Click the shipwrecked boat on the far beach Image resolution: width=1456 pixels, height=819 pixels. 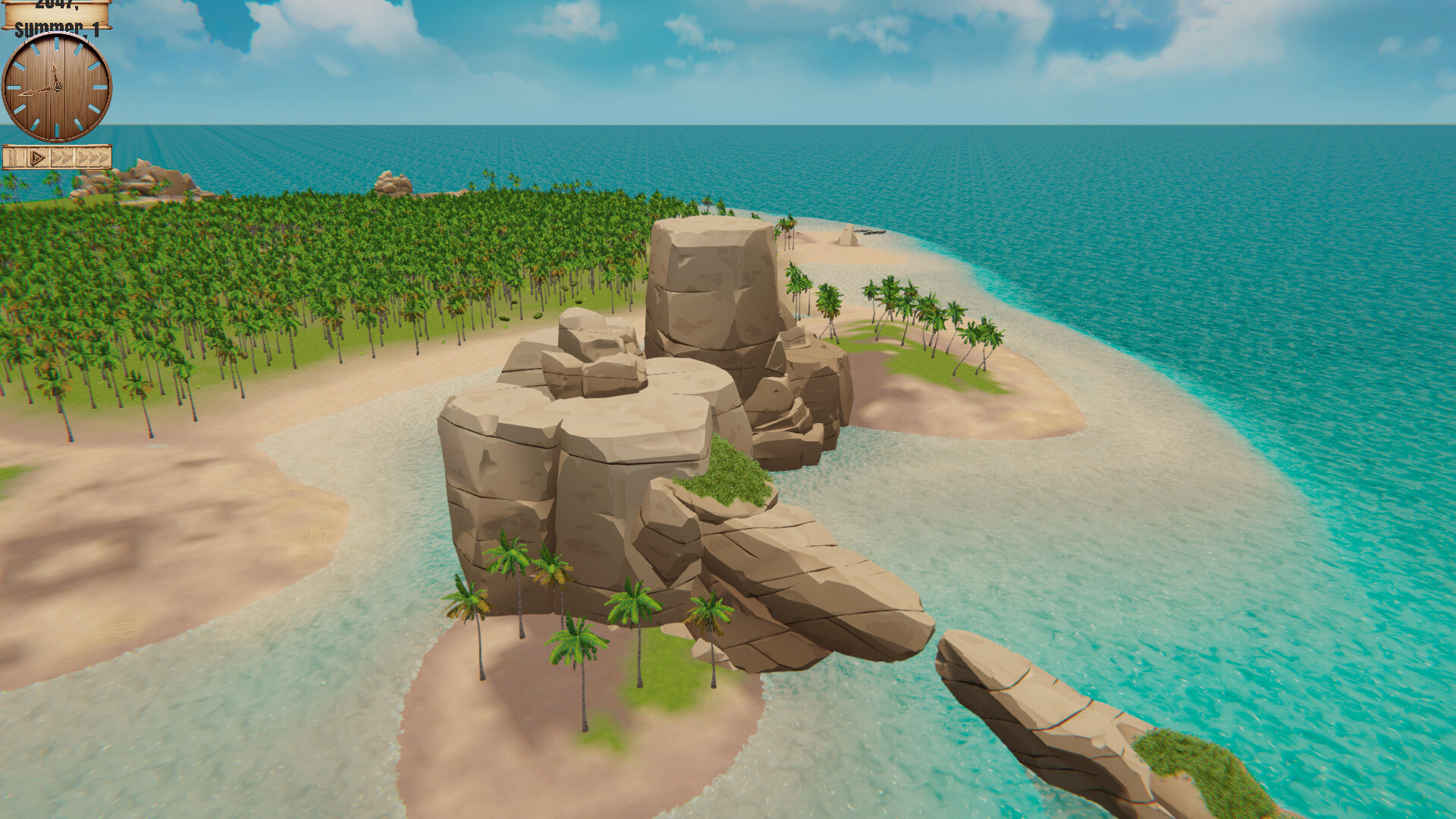tap(871, 232)
